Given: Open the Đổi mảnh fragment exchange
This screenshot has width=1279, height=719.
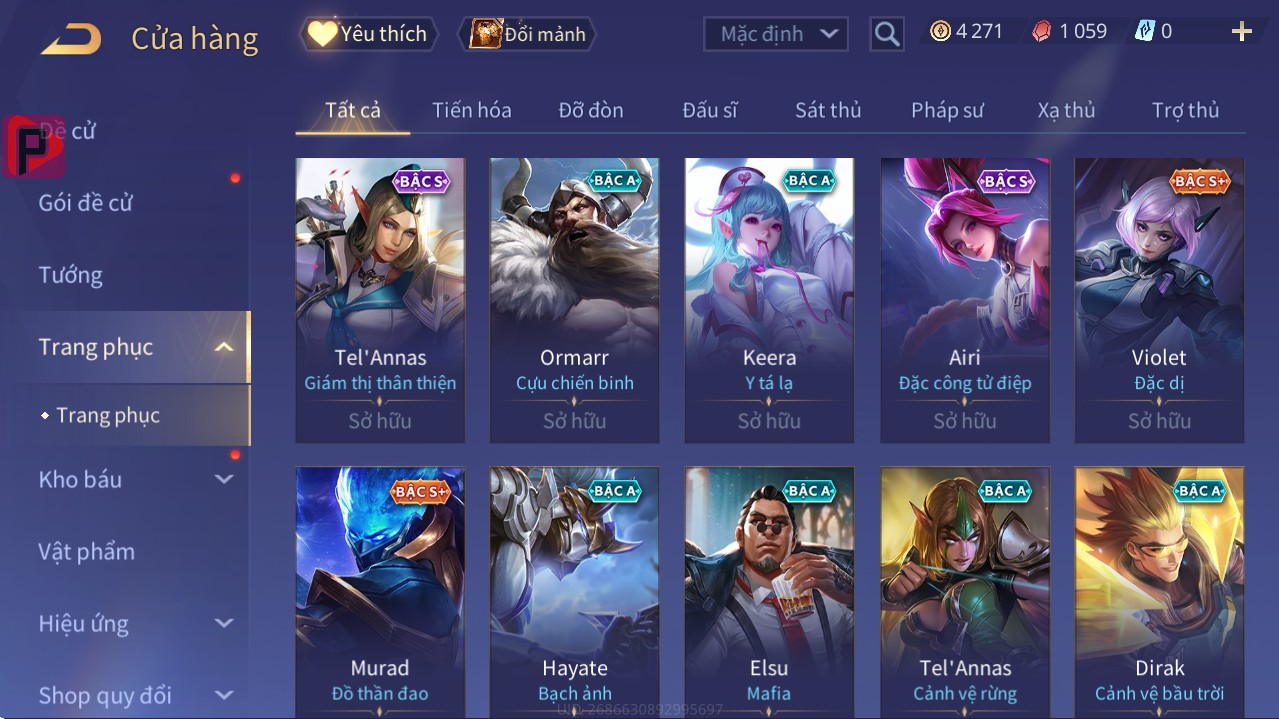Looking at the screenshot, I should (x=527, y=34).
